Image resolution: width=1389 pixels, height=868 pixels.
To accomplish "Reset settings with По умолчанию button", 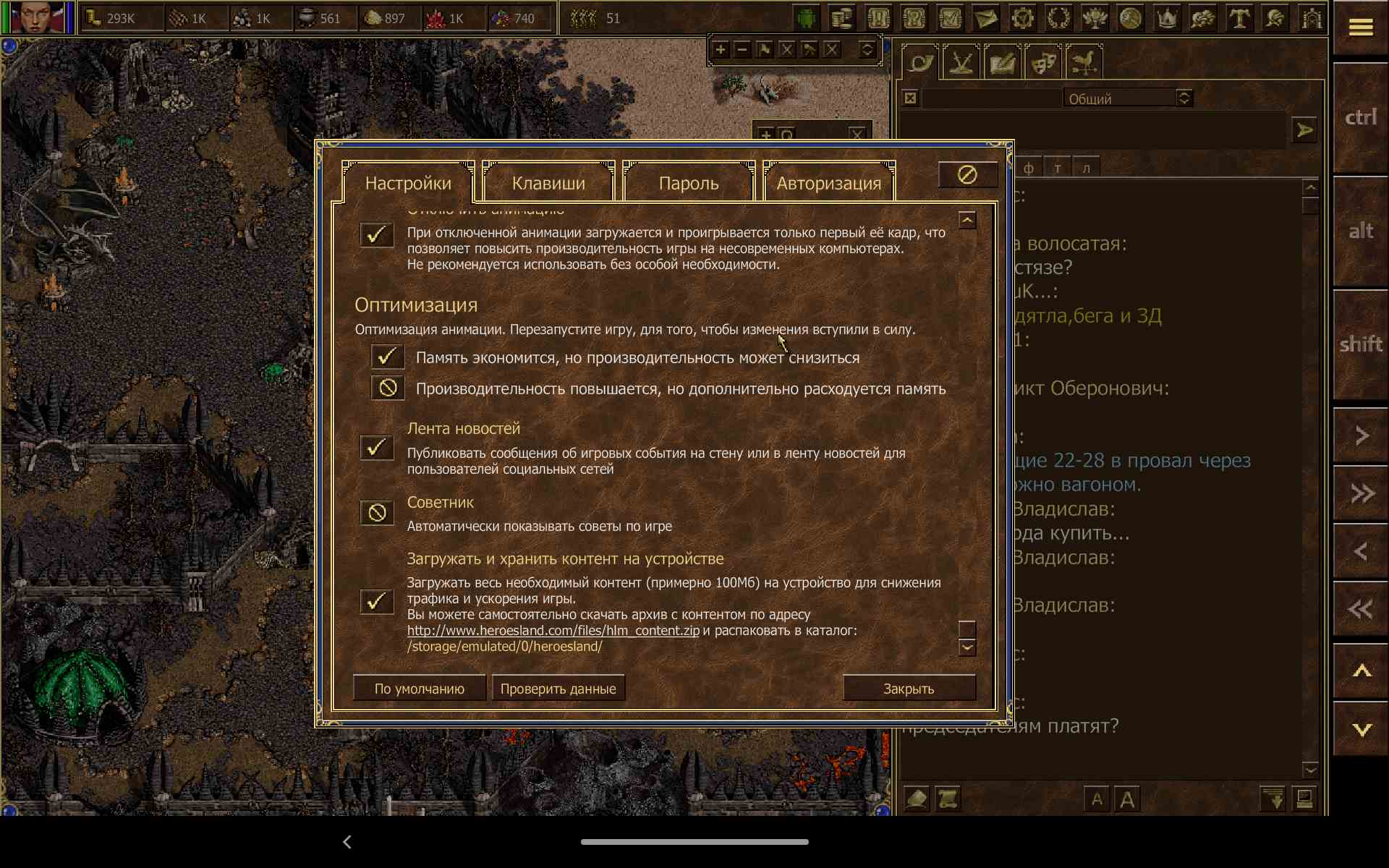I will pyautogui.click(x=419, y=689).
